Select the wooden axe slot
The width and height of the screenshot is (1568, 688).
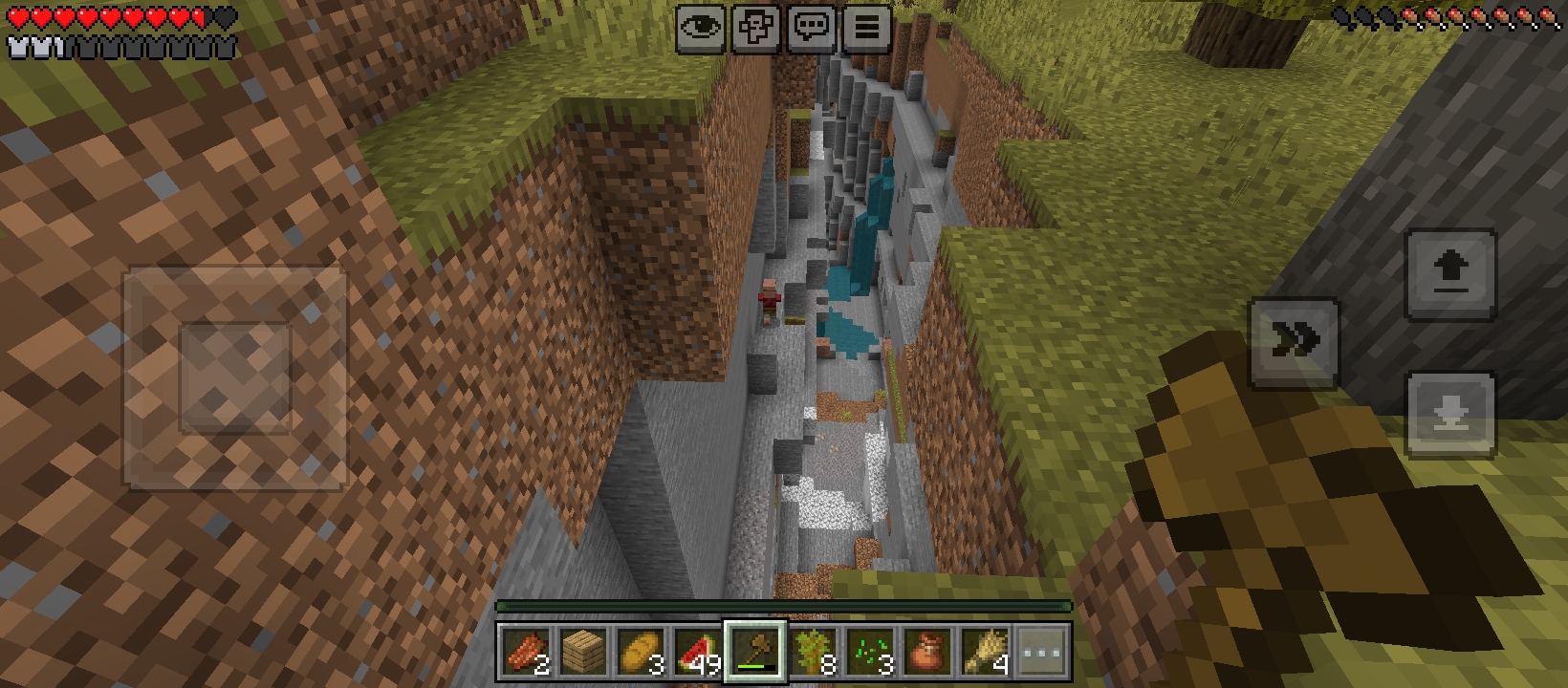[x=755, y=653]
